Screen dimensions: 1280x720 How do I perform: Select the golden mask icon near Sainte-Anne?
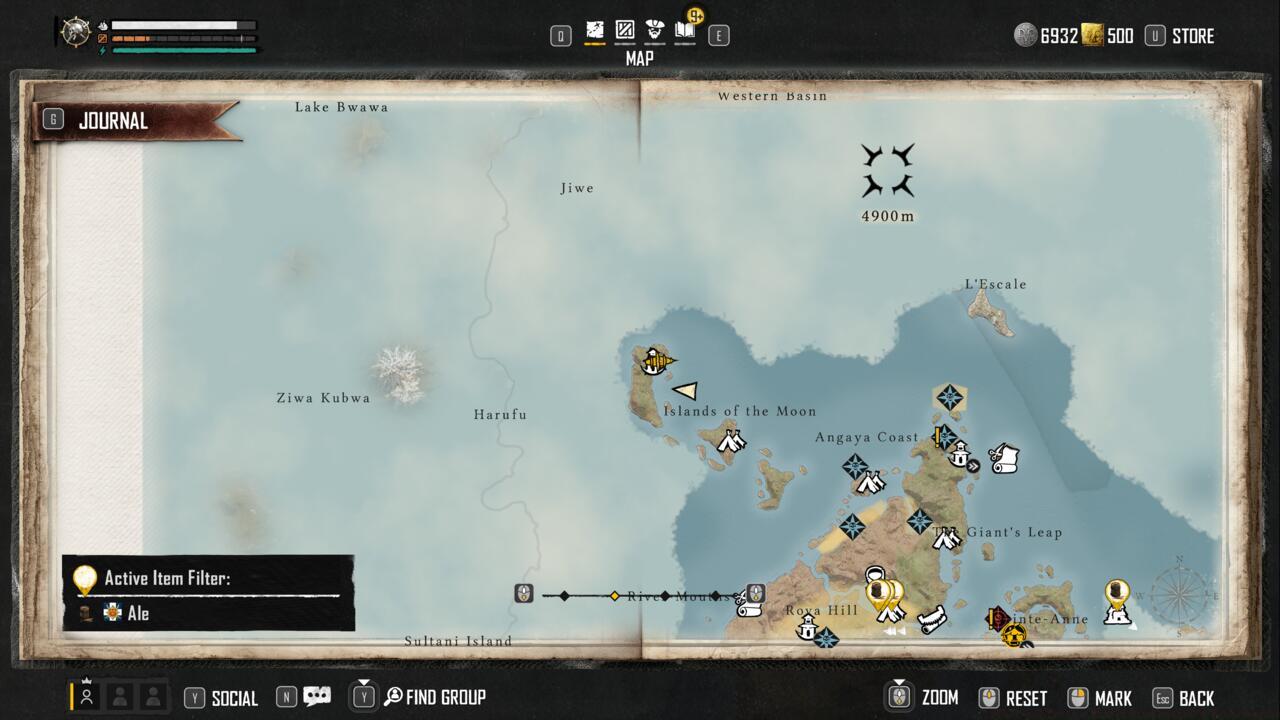(1012, 636)
